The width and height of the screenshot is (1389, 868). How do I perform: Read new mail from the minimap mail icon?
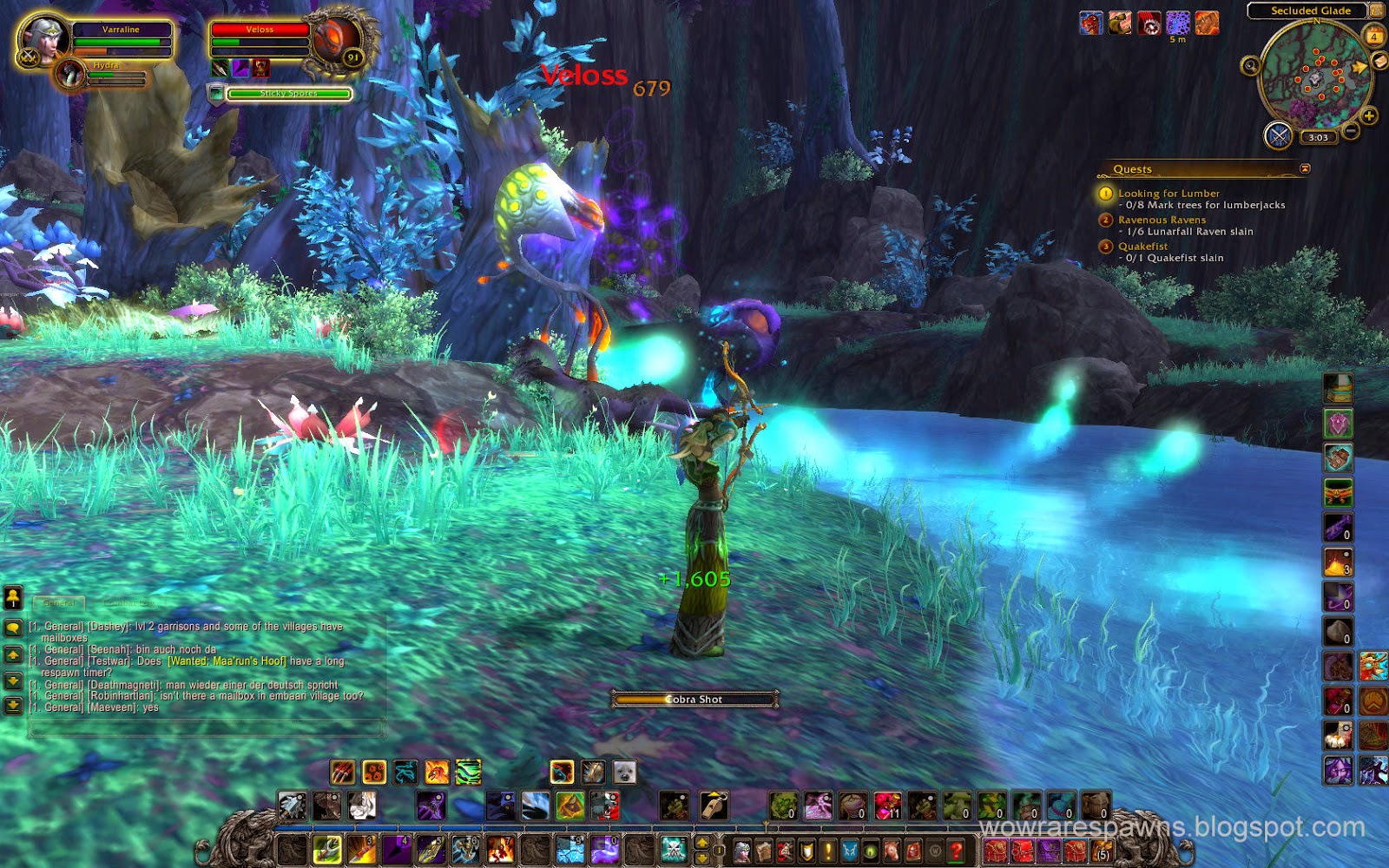[1378, 61]
